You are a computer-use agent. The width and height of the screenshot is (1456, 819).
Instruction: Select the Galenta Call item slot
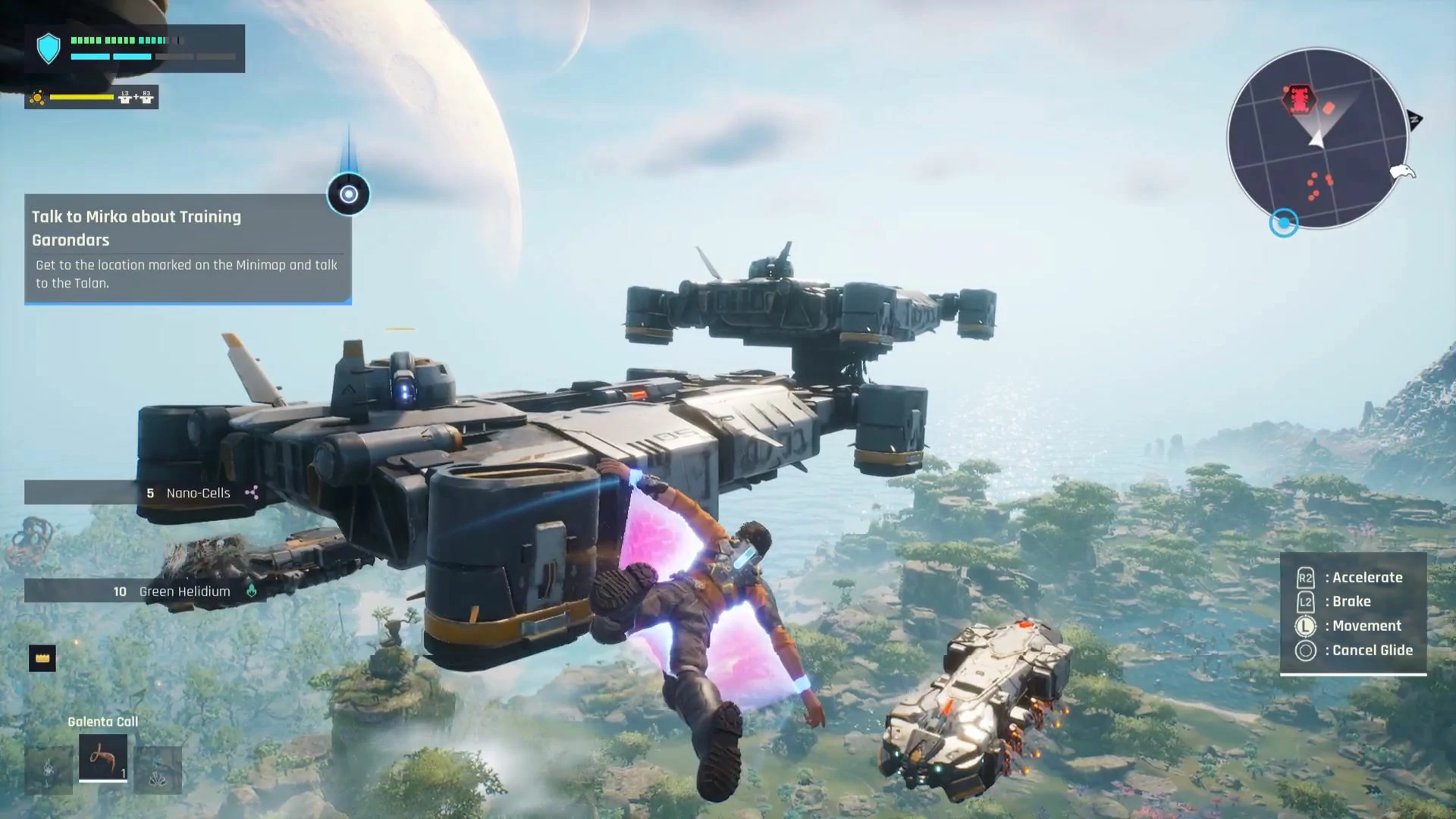click(x=102, y=757)
